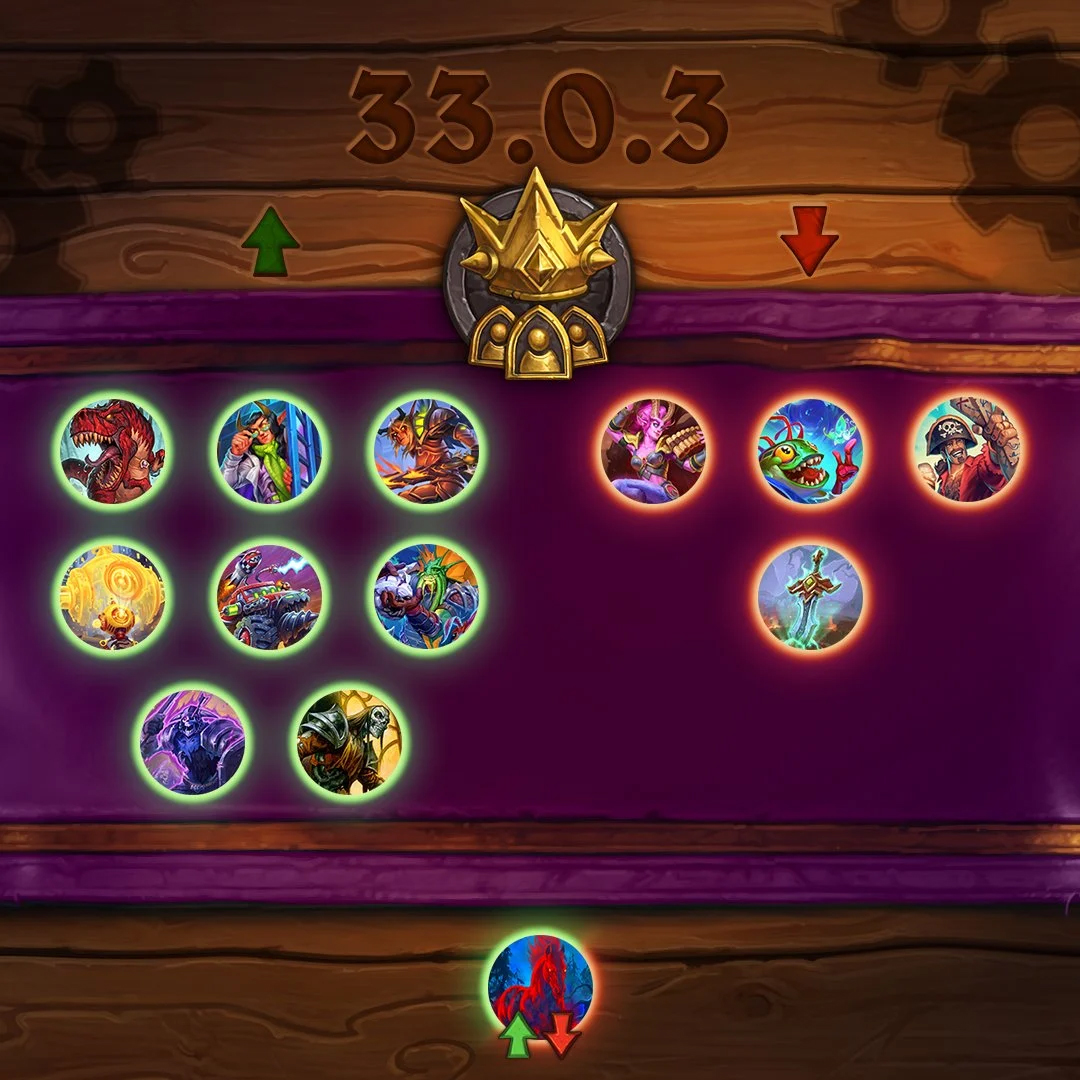This screenshot has width=1080, height=1080.
Task: Select the pink demon with ammo belt
Action: click(x=653, y=451)
